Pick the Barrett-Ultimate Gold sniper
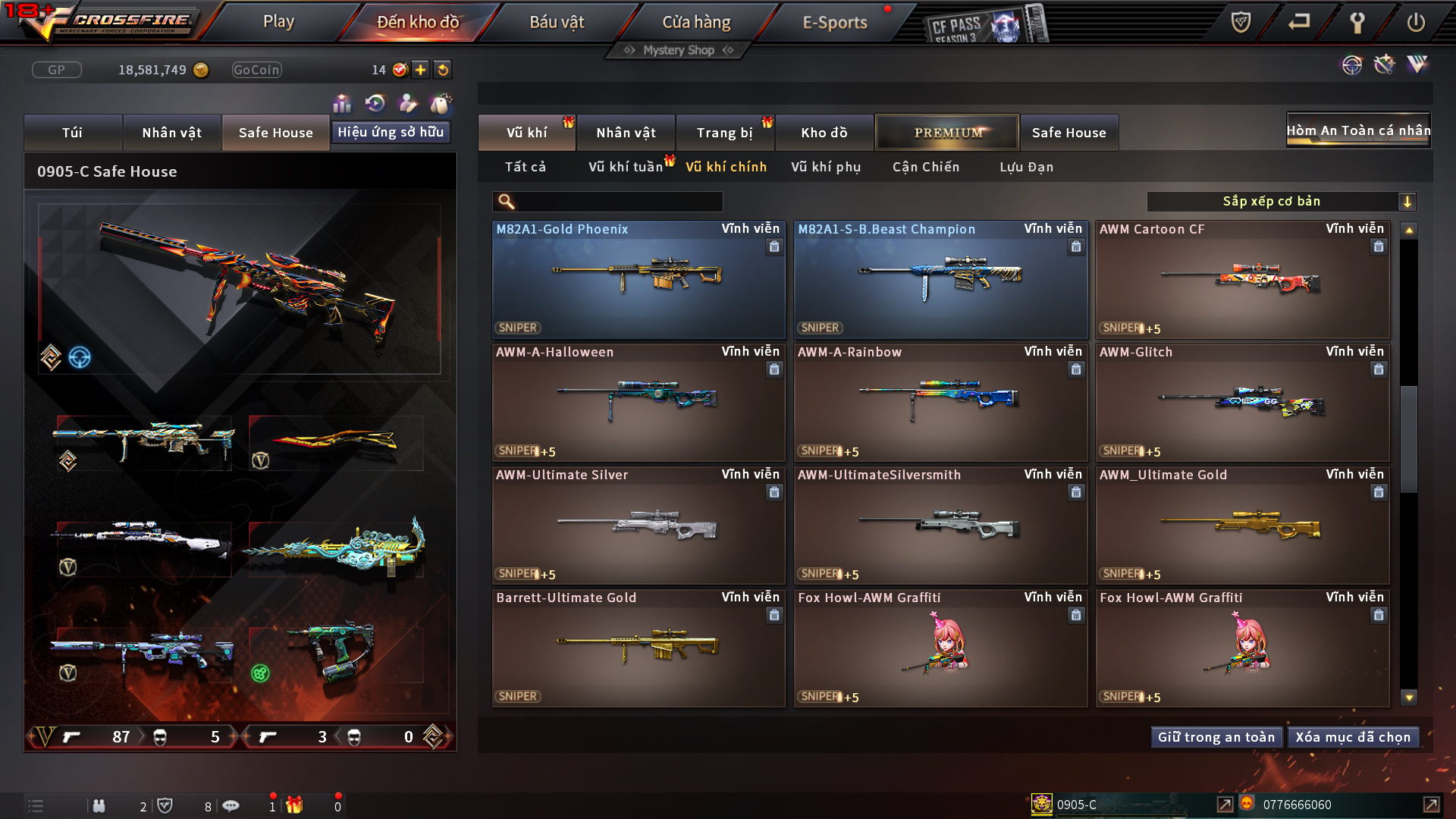The image size is (1456, 819). (x=638, y=648)
